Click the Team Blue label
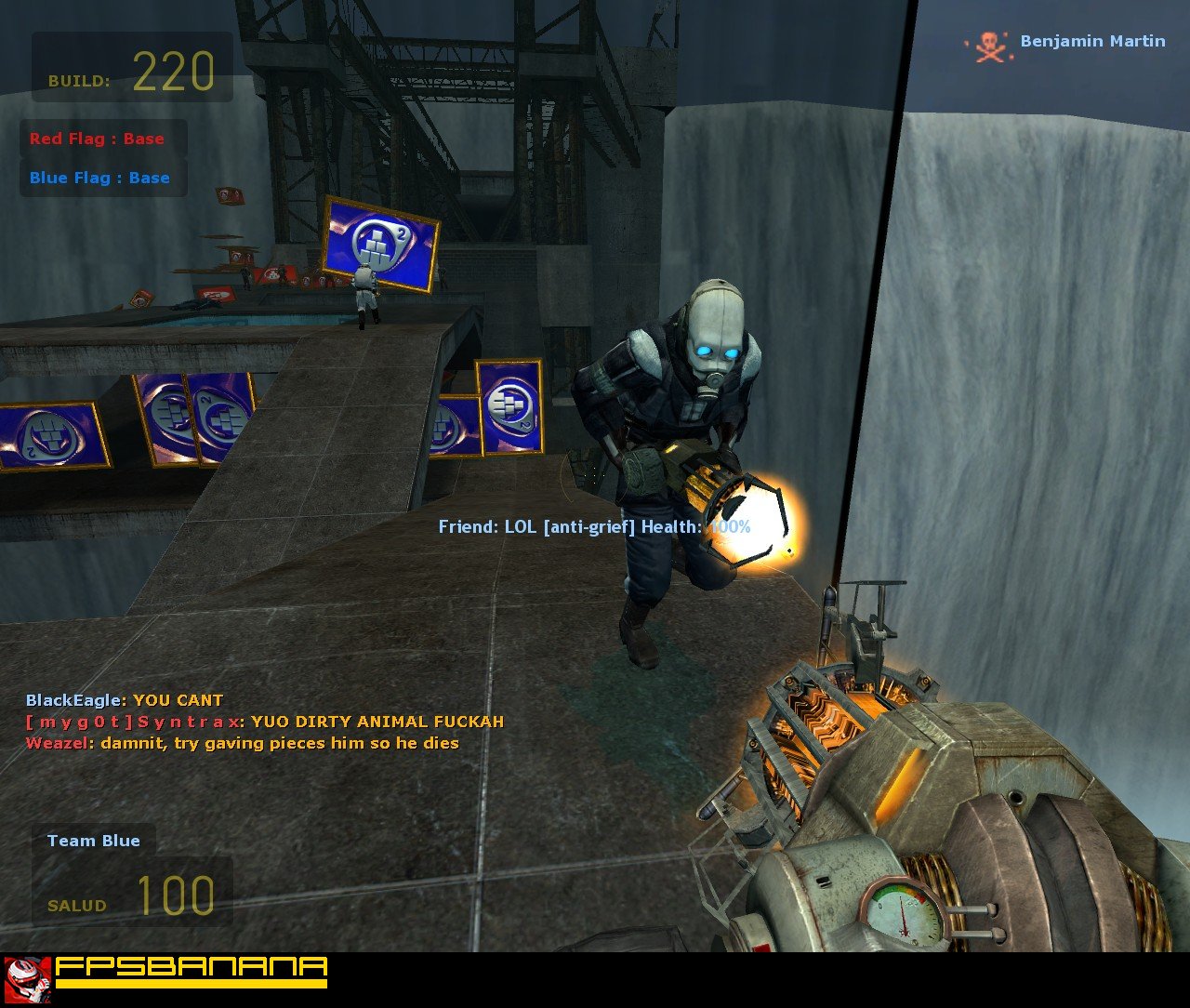The height and width of the screenshot is (1008, 1190). (94, 841)
